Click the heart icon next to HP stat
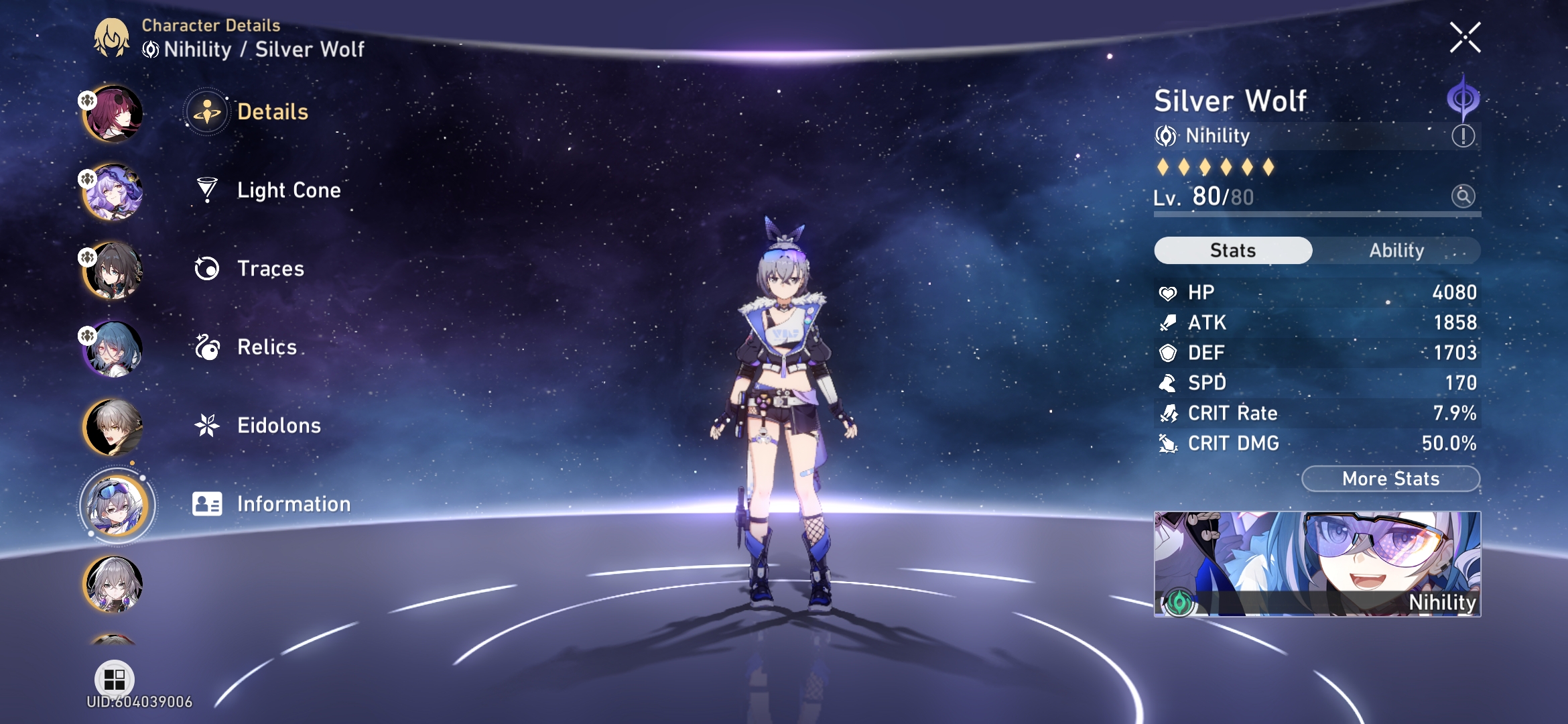1568x724 pixels. (1168, 292)
